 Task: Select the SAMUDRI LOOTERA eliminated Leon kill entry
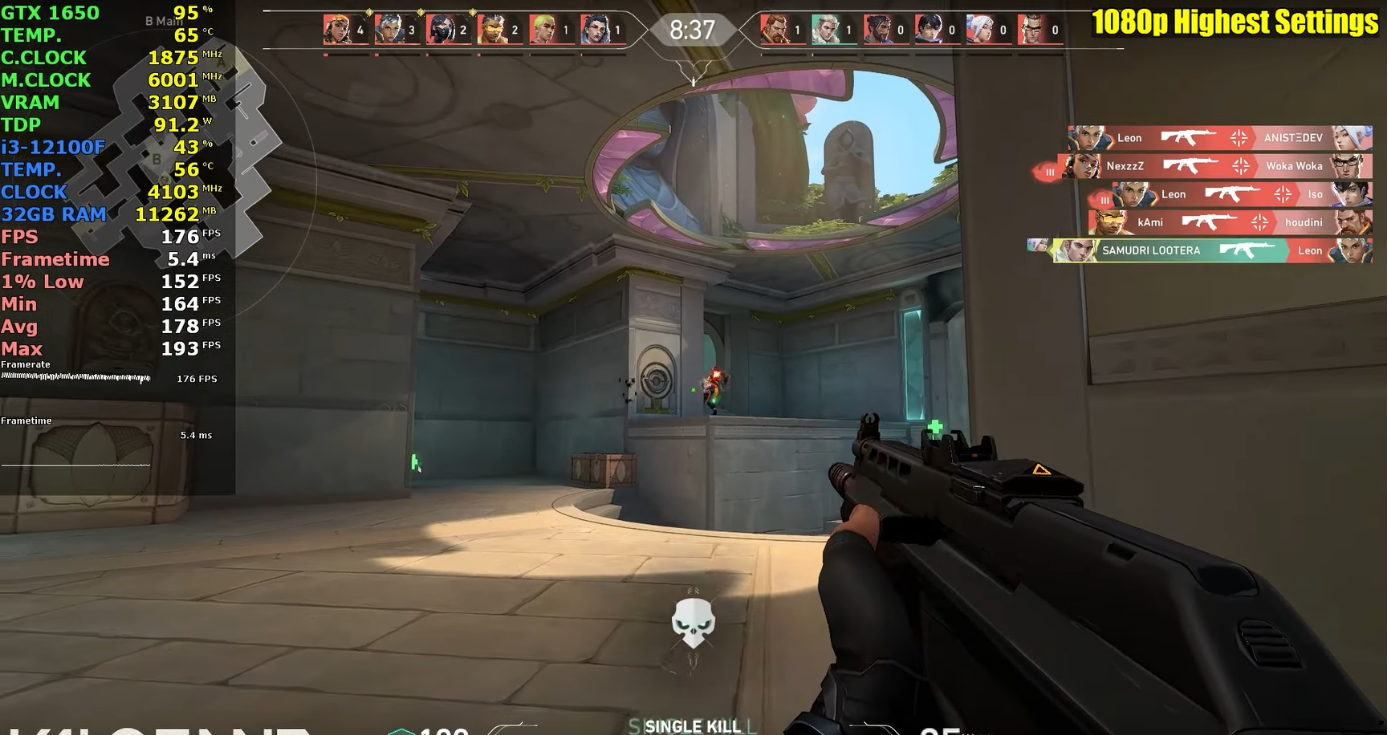pyautogui.click(x=1211, y=250)
